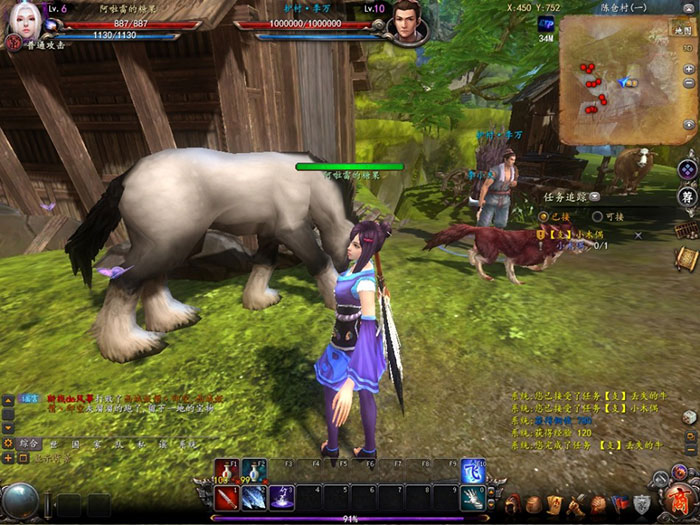The height and width of the screenshot is (525, 700).
Task: Select the 已接 accepted quests option
Action: point(545,216)
